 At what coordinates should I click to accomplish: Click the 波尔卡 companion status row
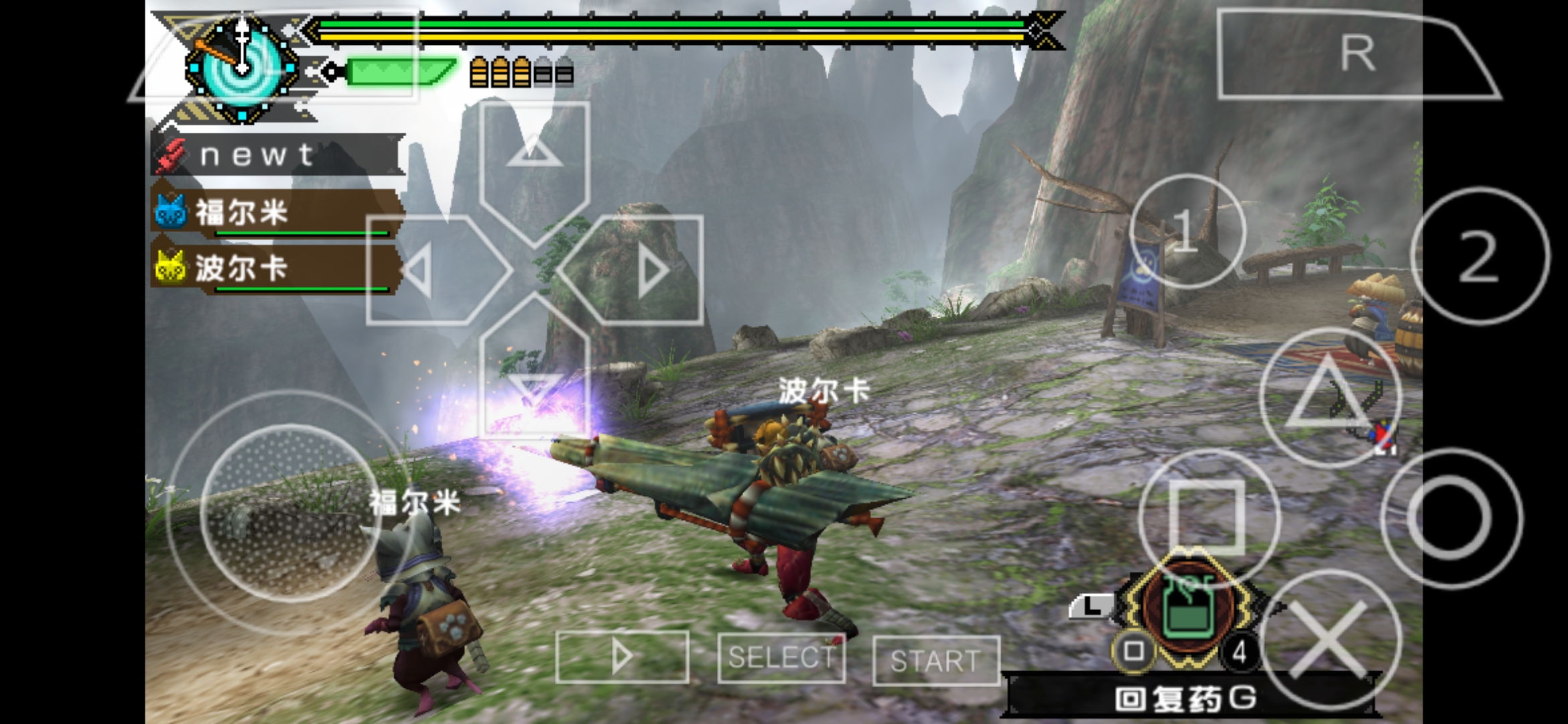pos(276,269)
